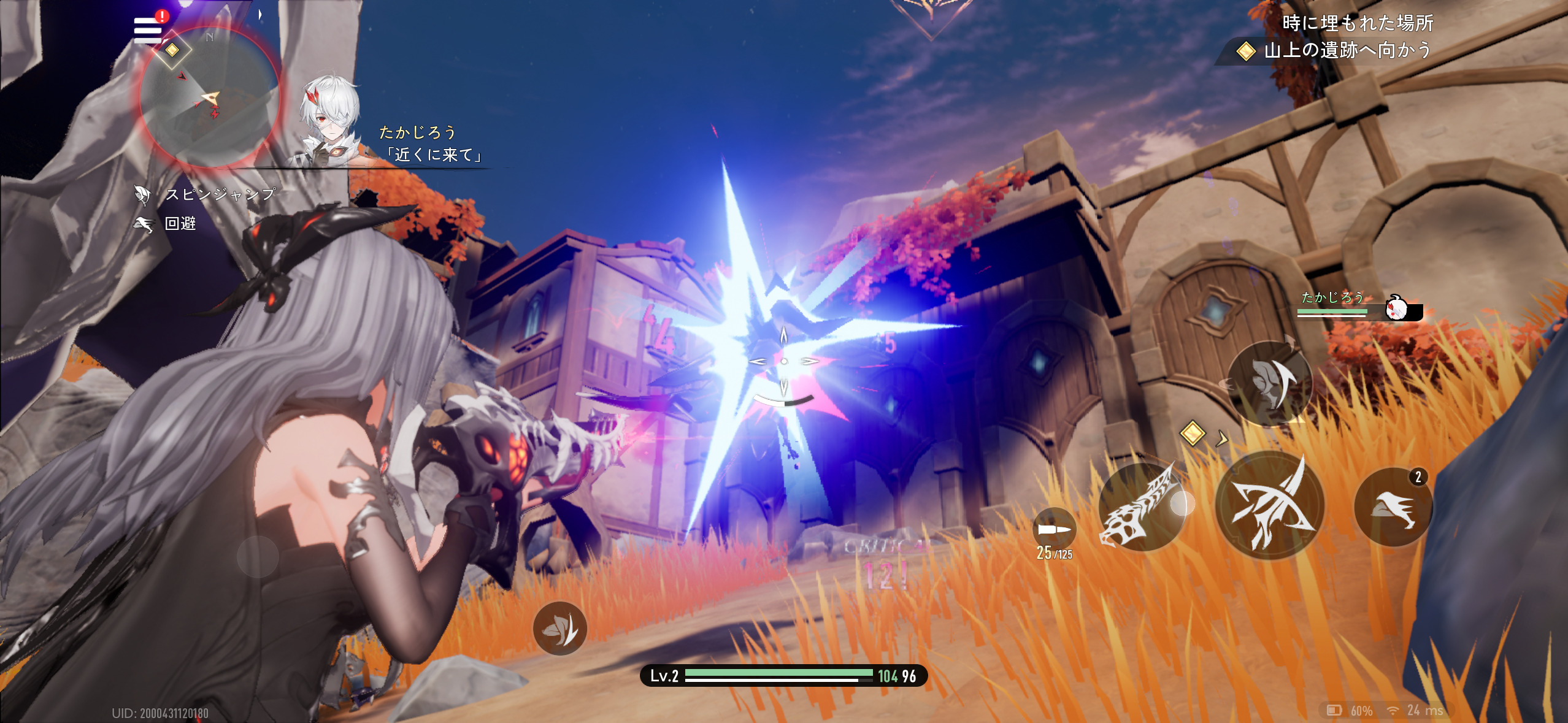Viewport: 1568px width, 723px height.
Task: Select the 回避 evade hint entry
Action: (x=166, y=224)
